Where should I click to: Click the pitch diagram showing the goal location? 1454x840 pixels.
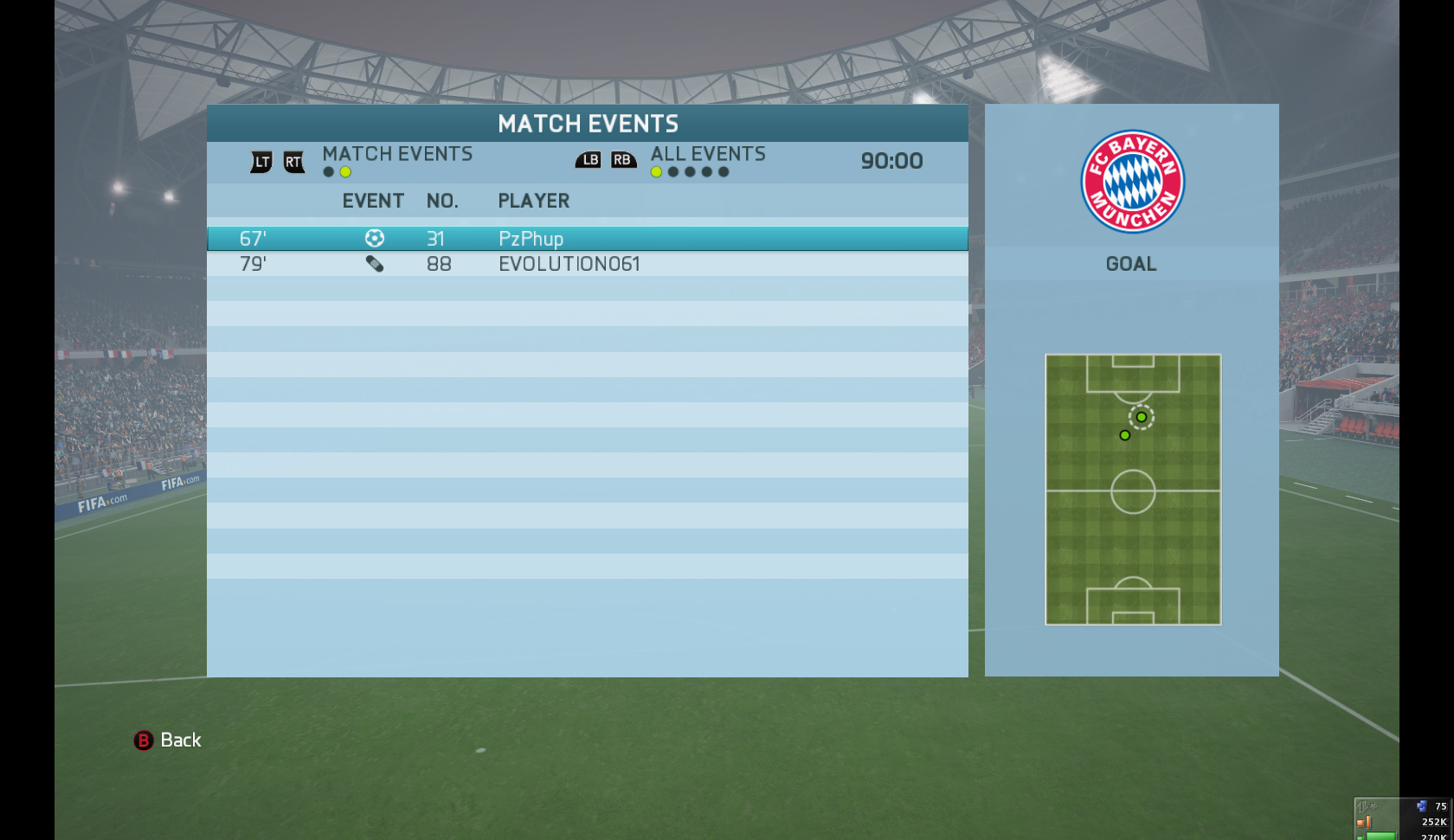[x=1133, y=490]
